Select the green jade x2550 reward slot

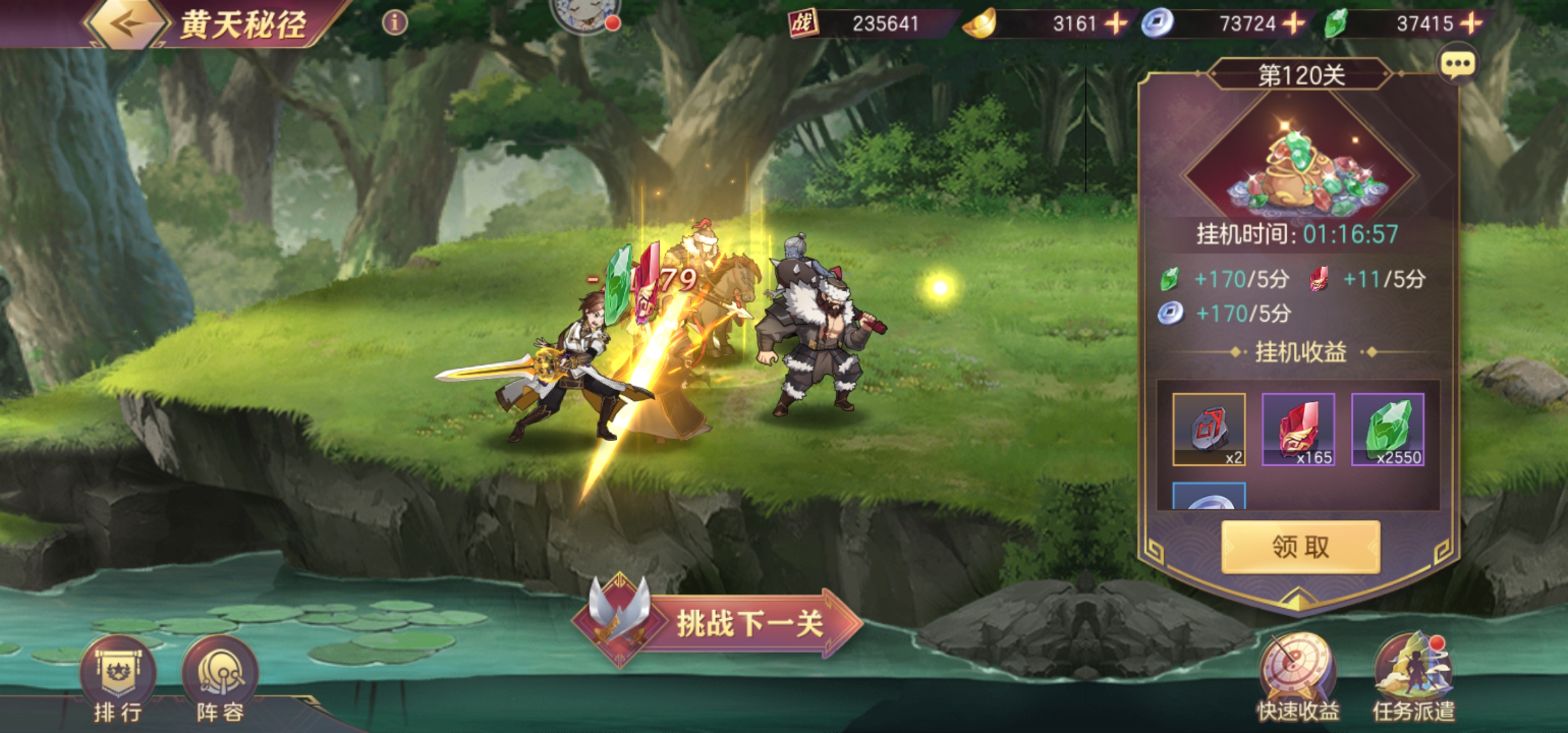[x=1387, y=430]
